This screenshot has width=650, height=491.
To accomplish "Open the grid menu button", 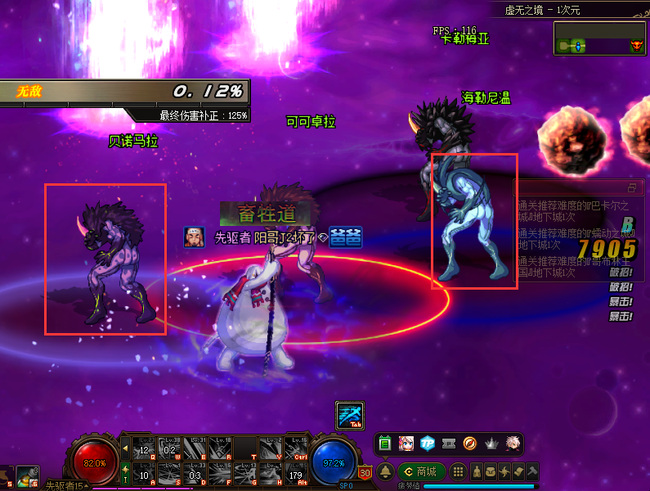I will point(459,471).
